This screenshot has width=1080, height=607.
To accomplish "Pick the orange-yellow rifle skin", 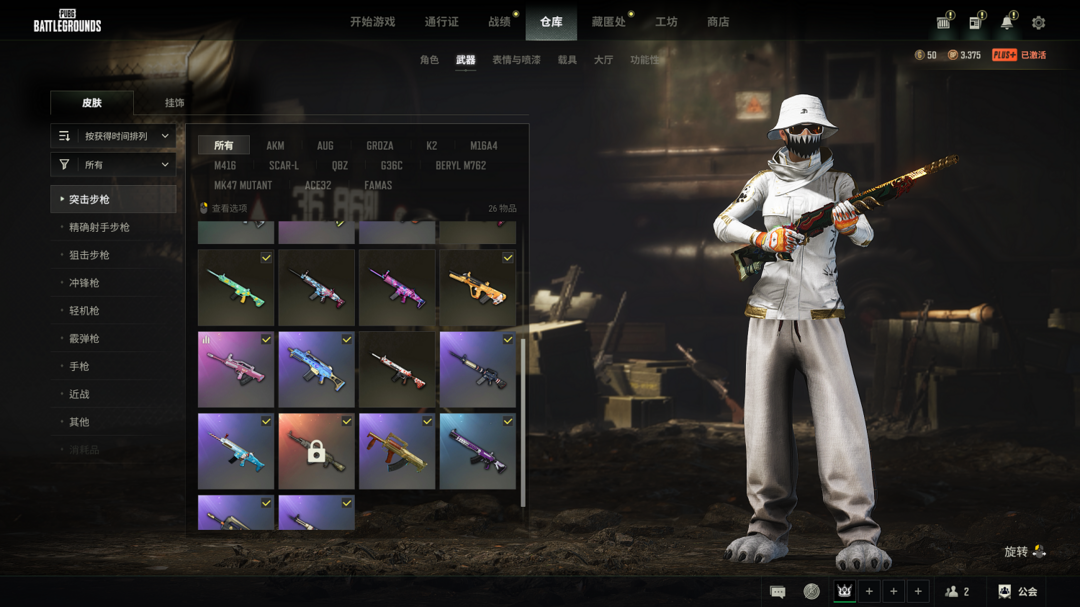I will [477, 288].
